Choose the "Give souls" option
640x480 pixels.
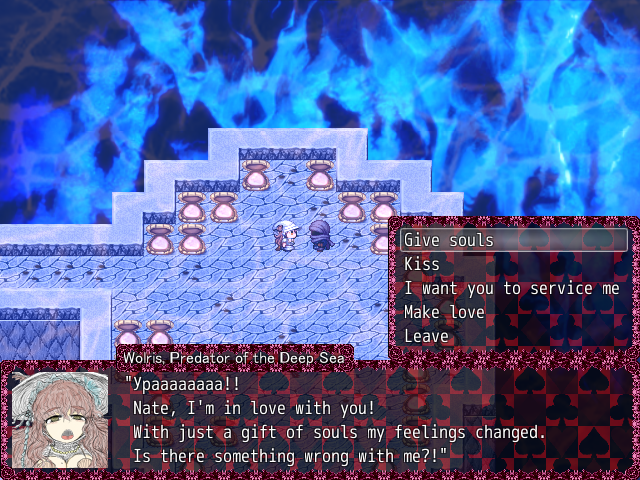click(450, 240)
